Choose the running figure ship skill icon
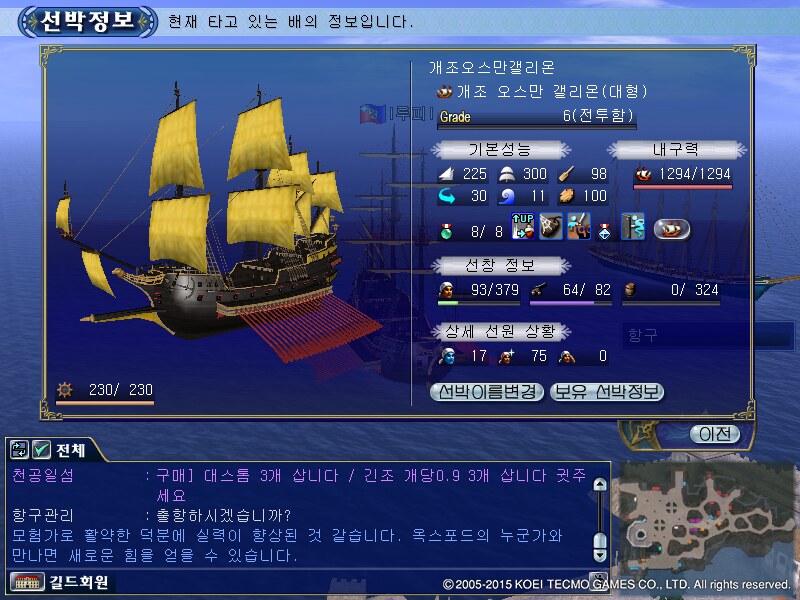800x600 pixels. 632,228
